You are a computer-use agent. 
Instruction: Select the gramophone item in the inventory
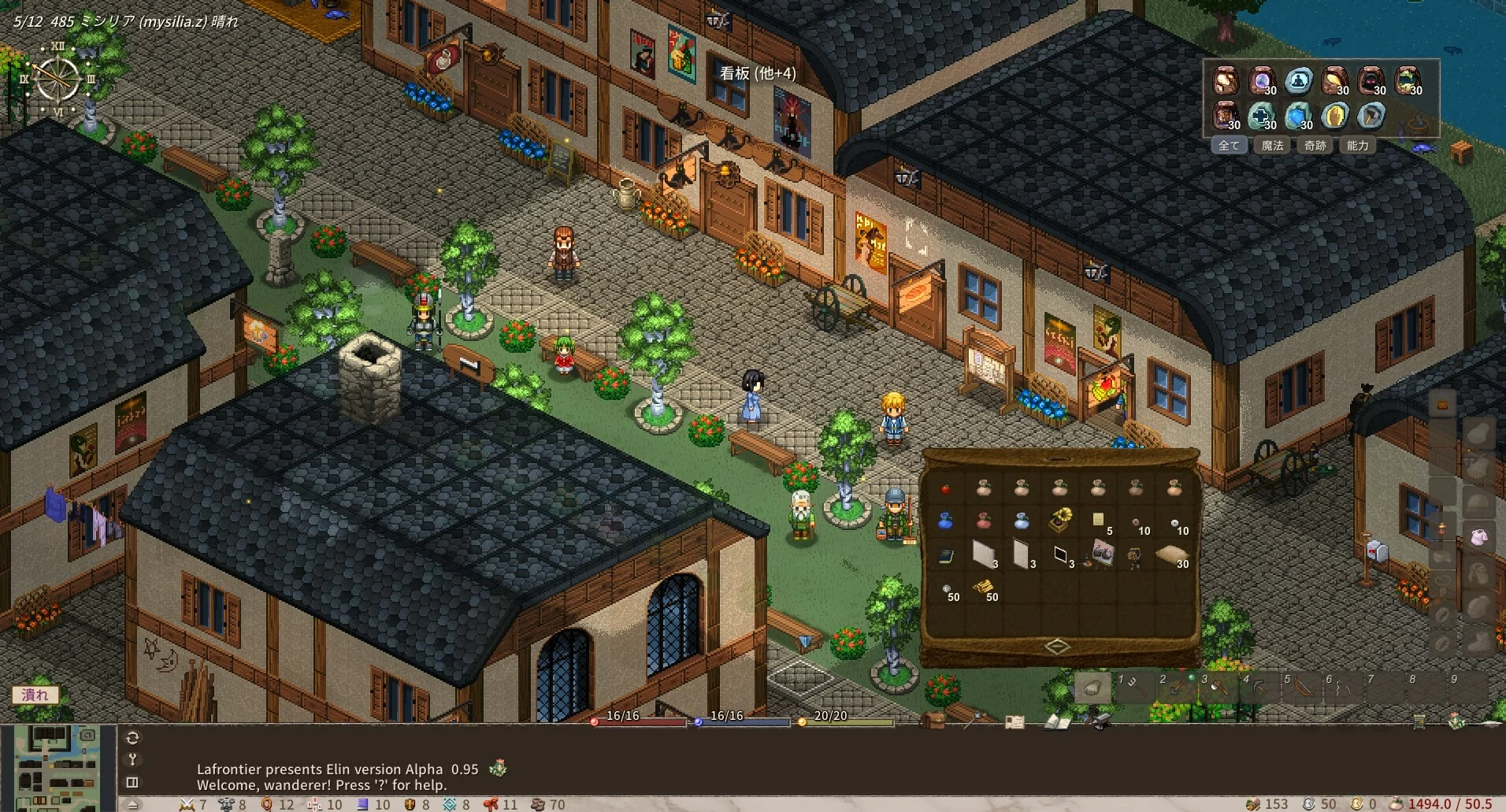coord(1060,520)
